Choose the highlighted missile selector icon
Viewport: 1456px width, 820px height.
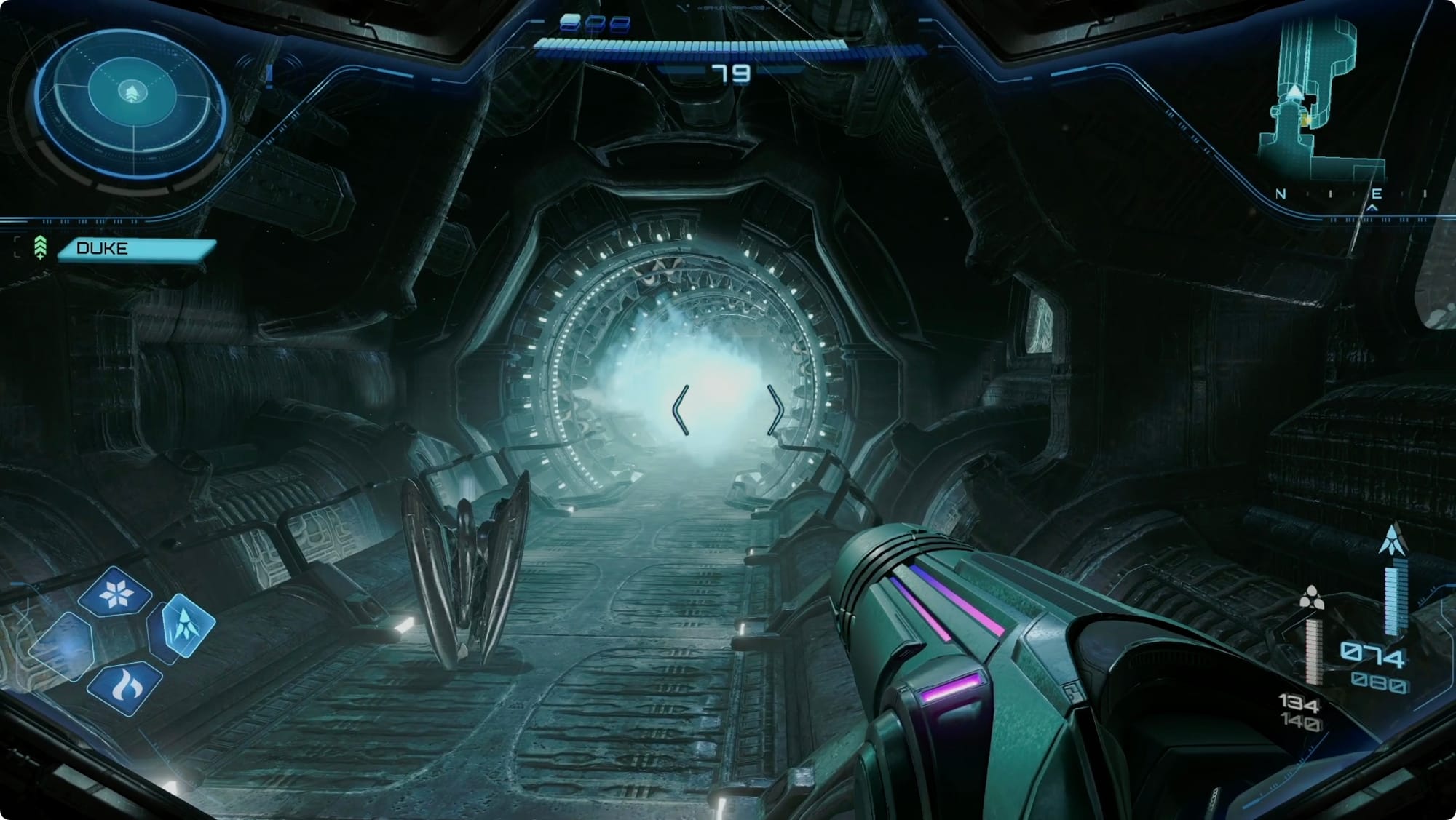(x=182, y=626)
